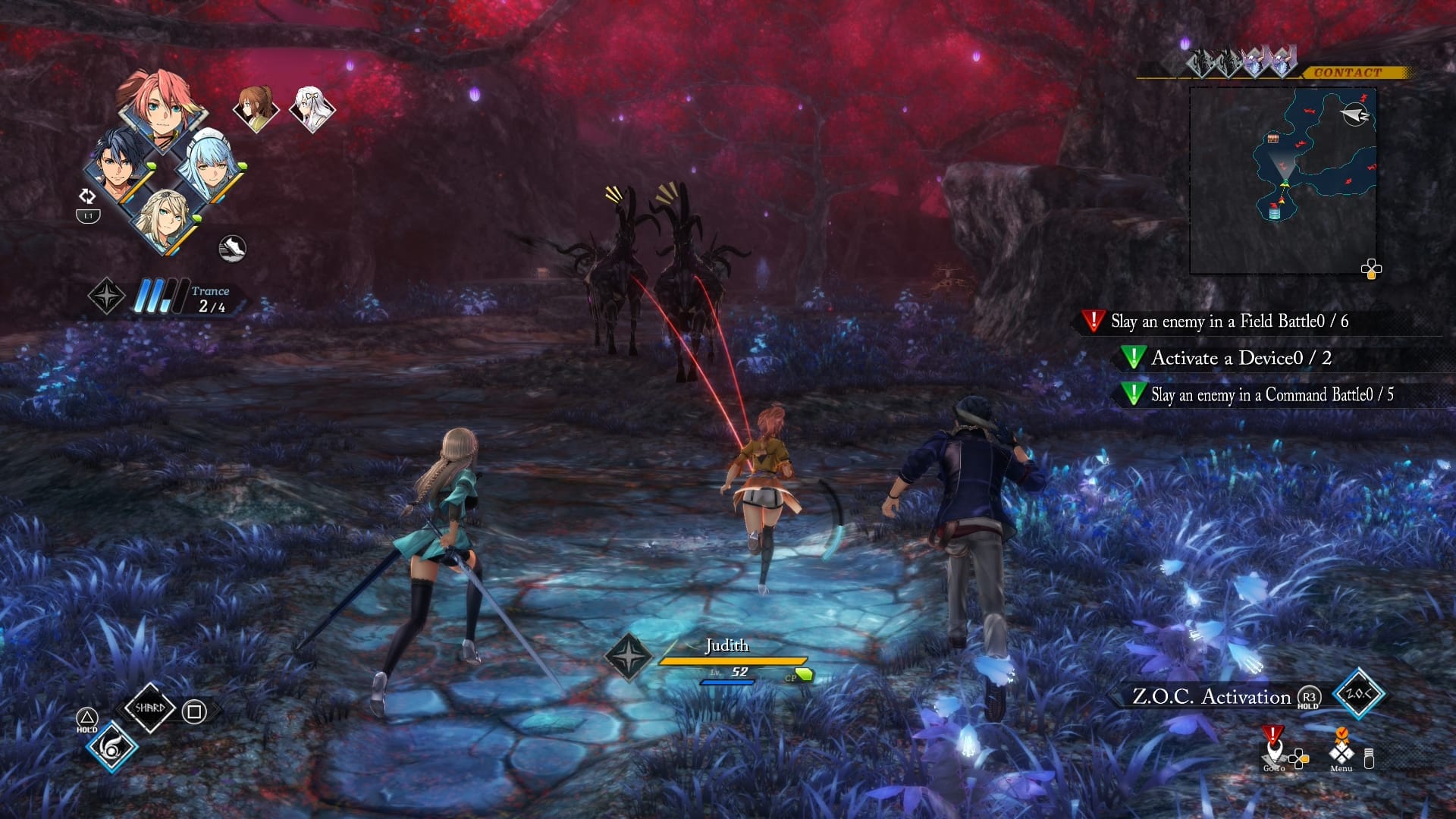The height and width of the screenshot is (819, 1456).
Task: Choose the blonde girl party portrait
Action: click(x=164, y=220)
